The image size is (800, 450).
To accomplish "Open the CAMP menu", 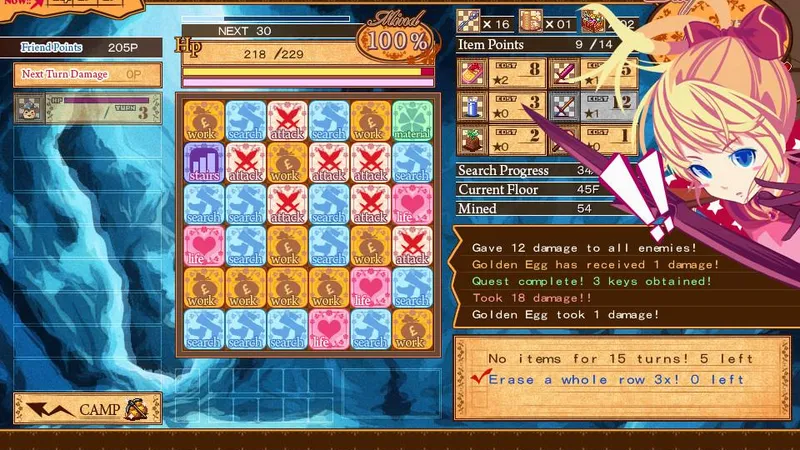I will 87,408.
